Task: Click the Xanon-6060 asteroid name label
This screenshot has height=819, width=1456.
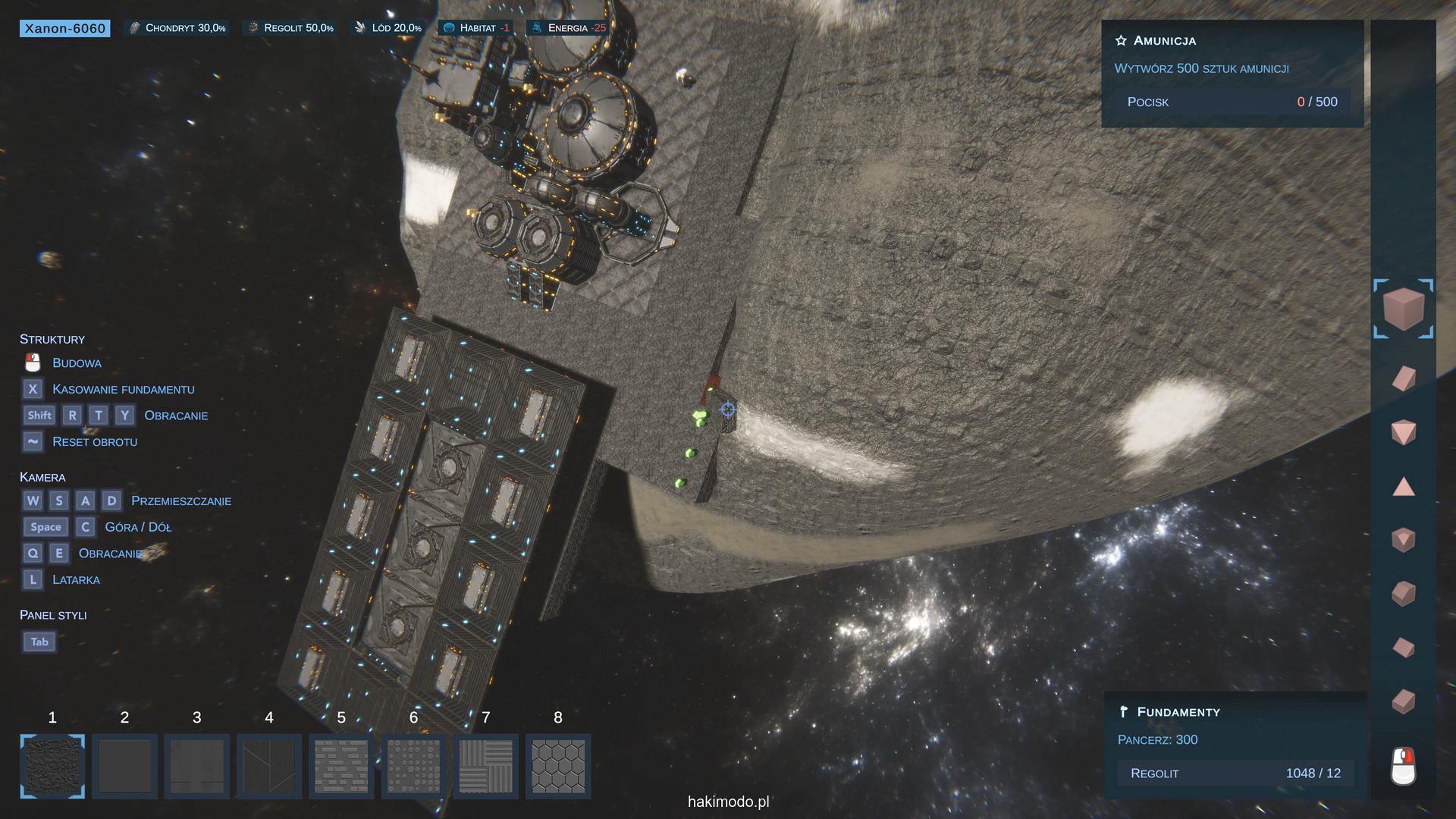Action: (x=65, y=29)
